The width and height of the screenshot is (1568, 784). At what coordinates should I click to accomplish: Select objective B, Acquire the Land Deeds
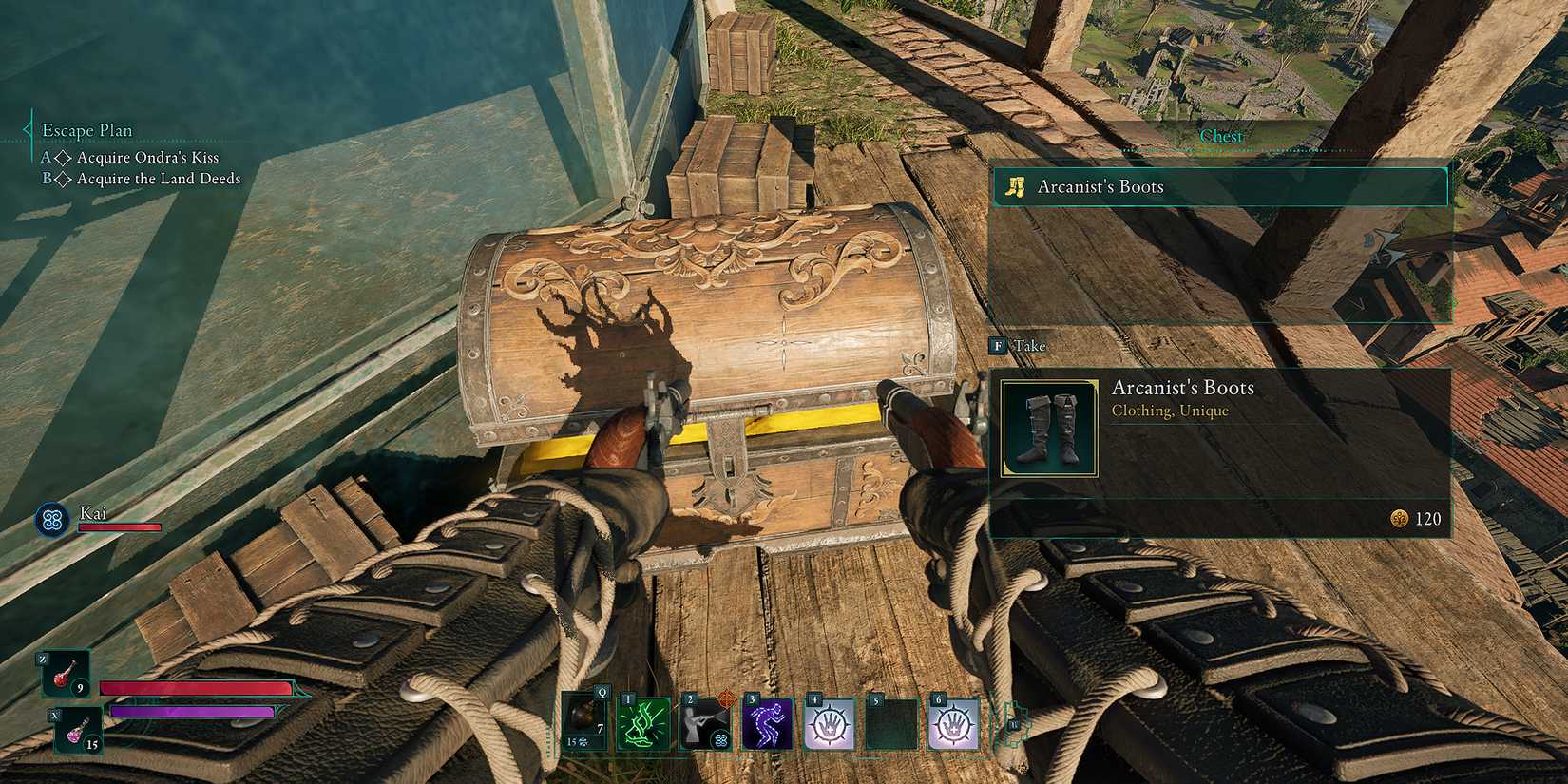143,179
